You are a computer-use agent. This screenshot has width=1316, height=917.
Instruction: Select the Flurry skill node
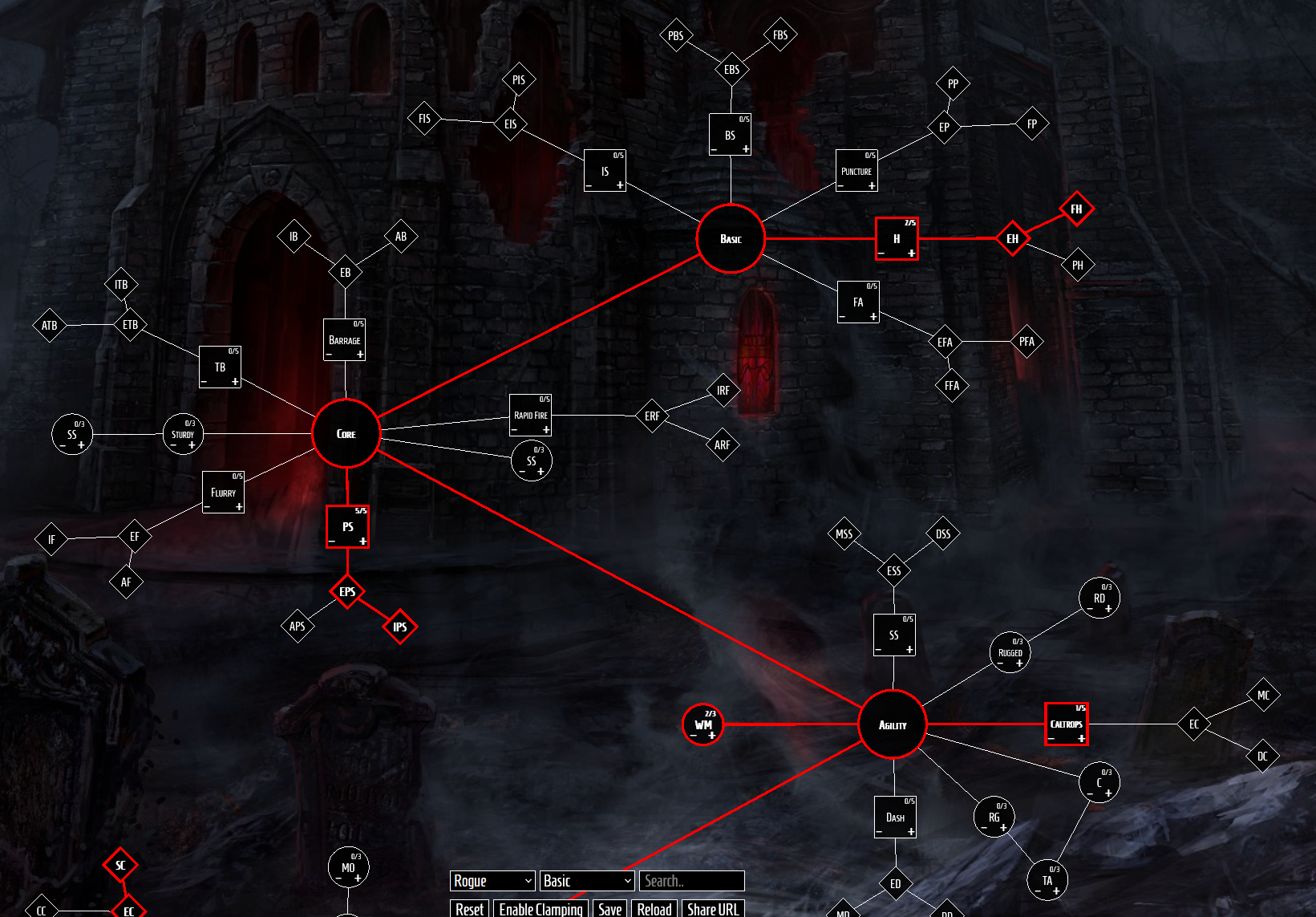(223, 490)
